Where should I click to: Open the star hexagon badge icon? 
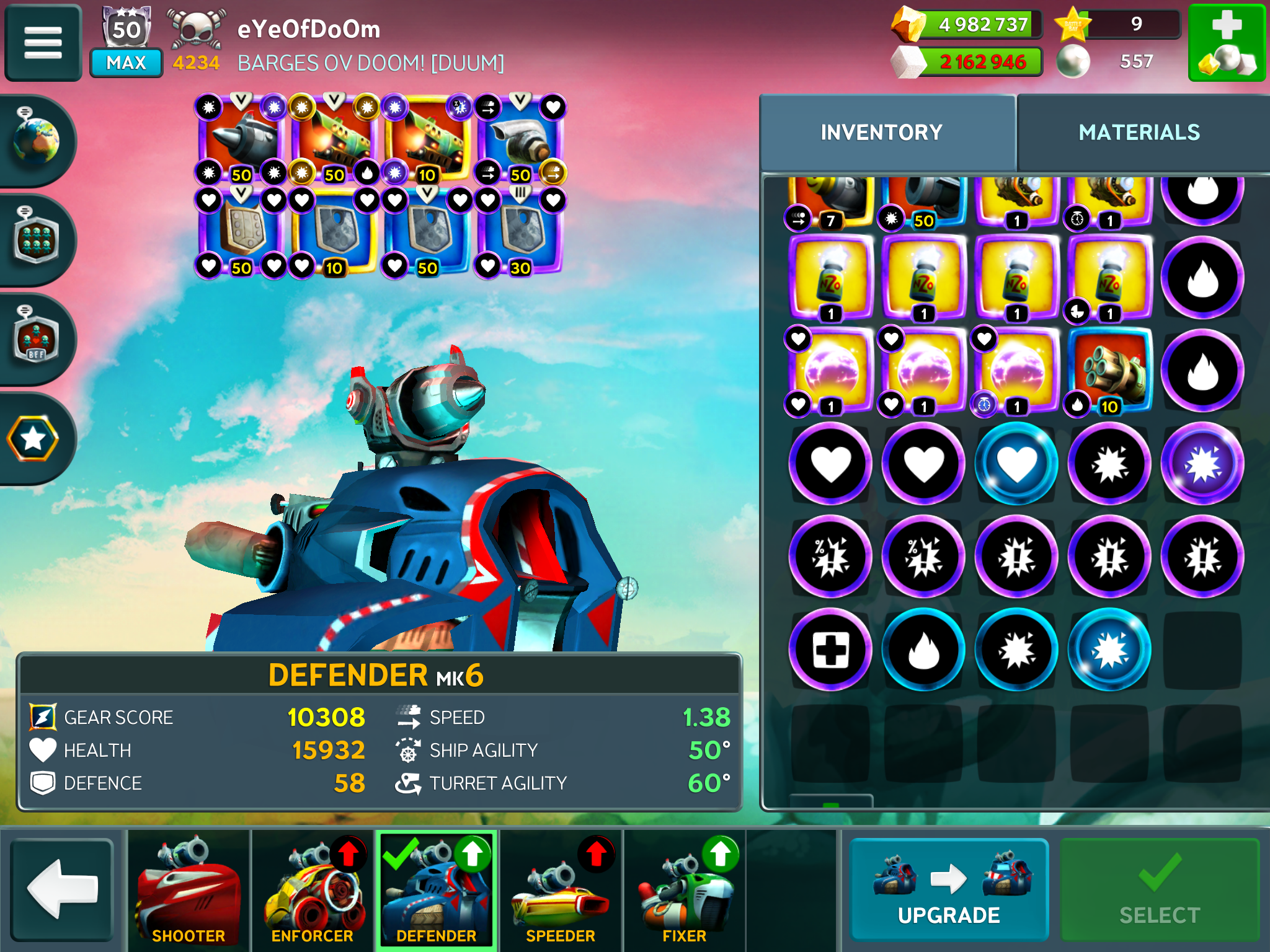pos(33,439)
